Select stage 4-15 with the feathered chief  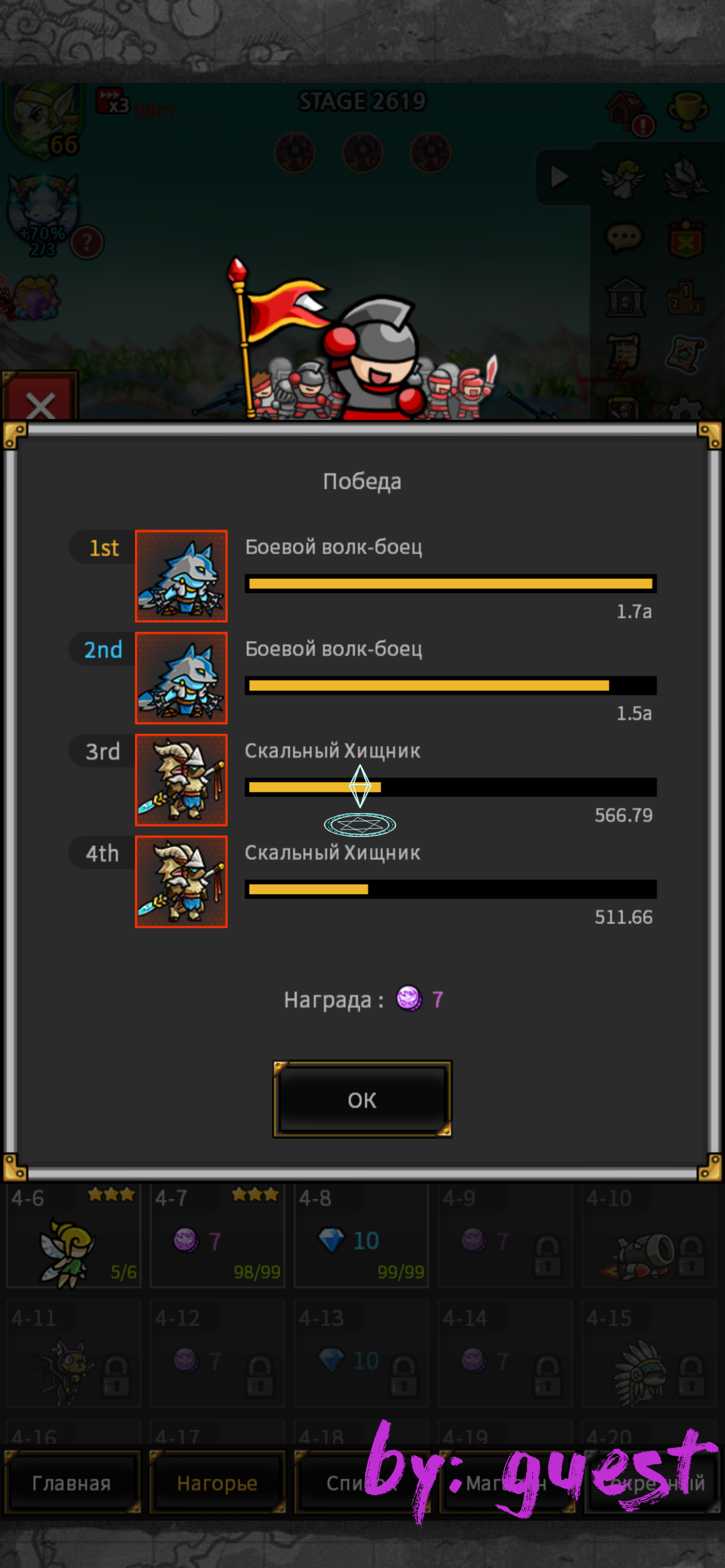click(648, 1355)
